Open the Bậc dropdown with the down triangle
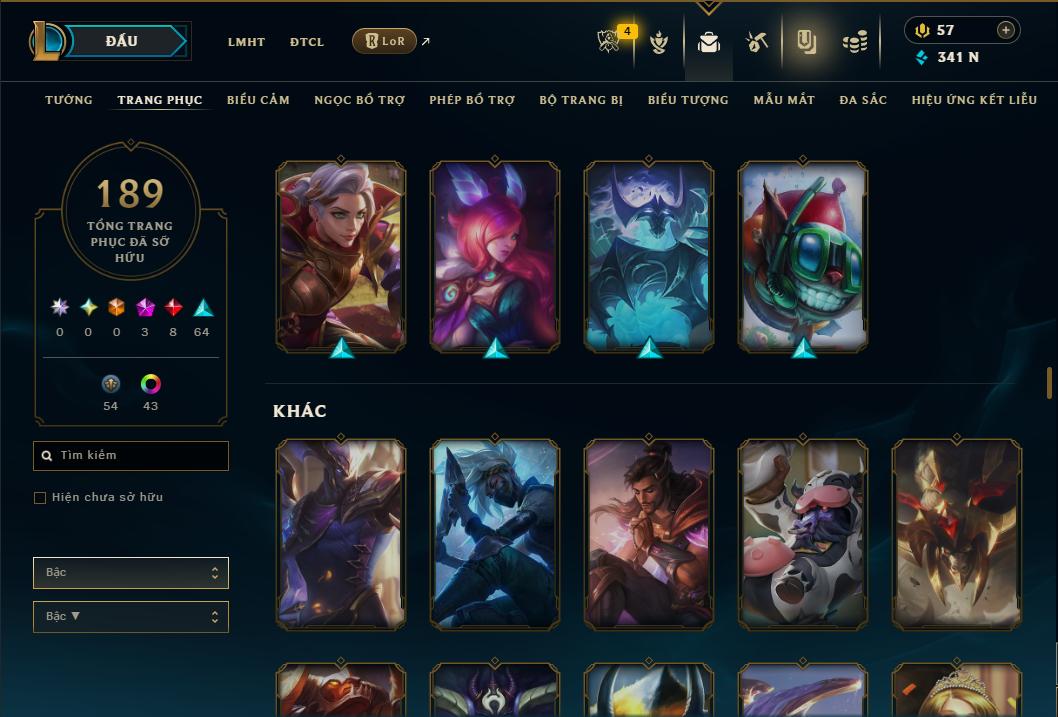The height and width of the screenshot is (717, 1058). (131, 617)
